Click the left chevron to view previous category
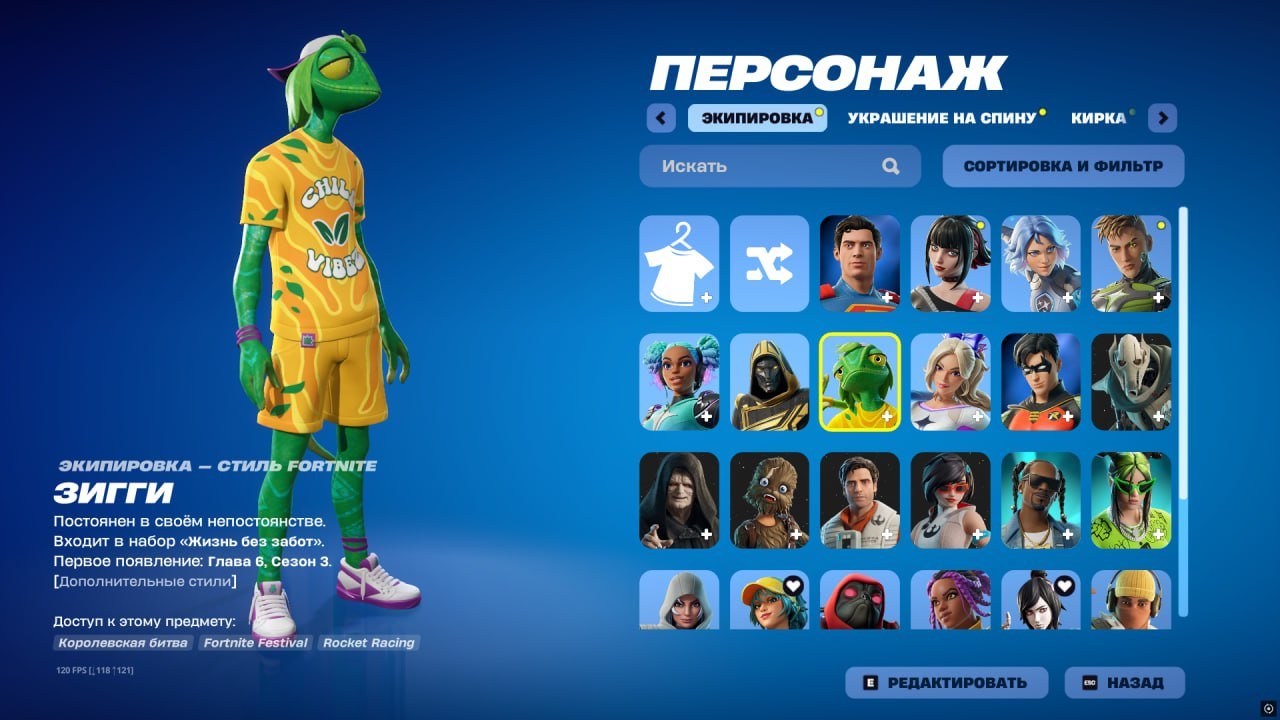The width and height of the screenshot is (1280, 720). pos(661,118)
